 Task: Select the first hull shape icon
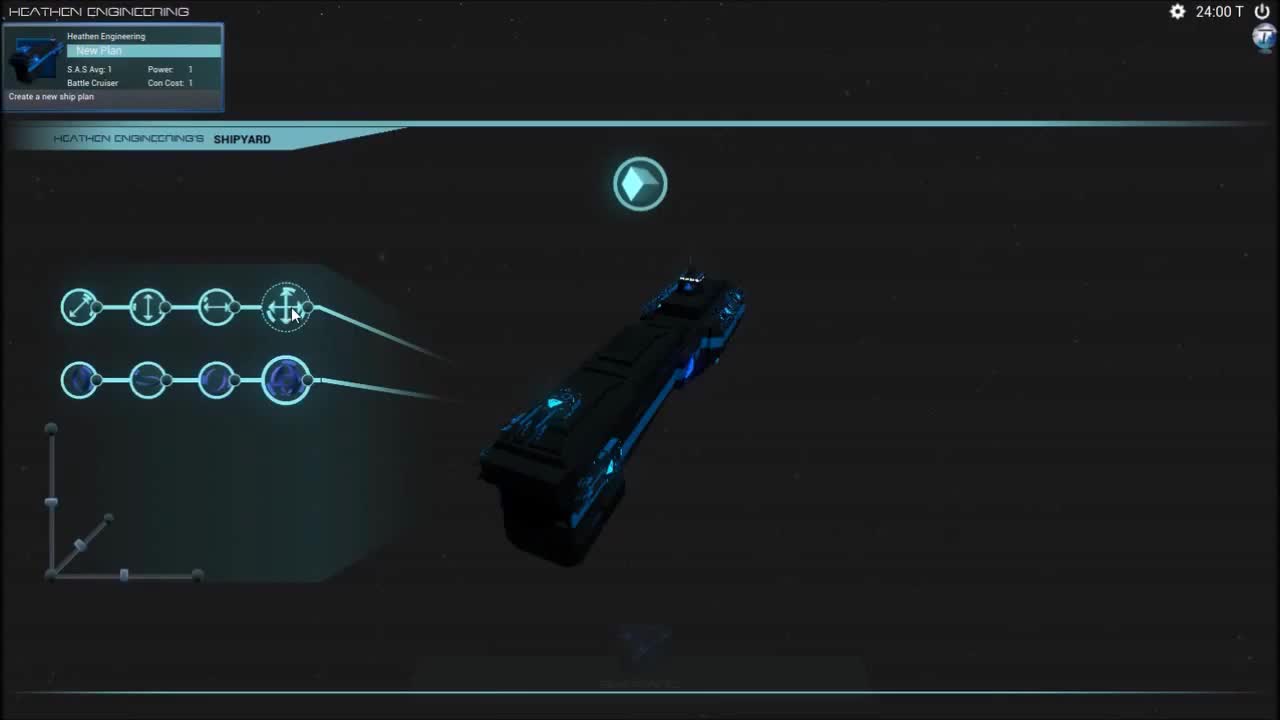(80, 380)
